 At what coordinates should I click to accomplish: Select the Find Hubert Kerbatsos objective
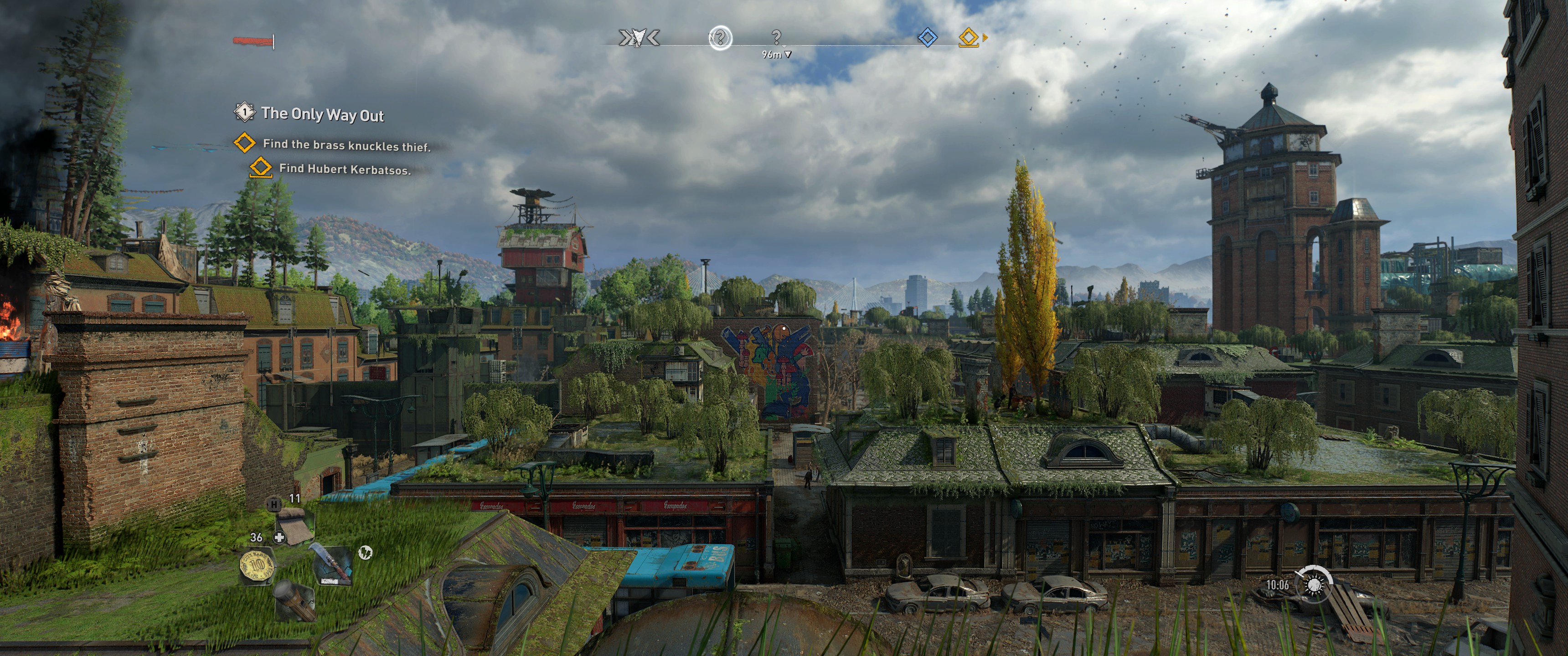[x=345, y=169]
